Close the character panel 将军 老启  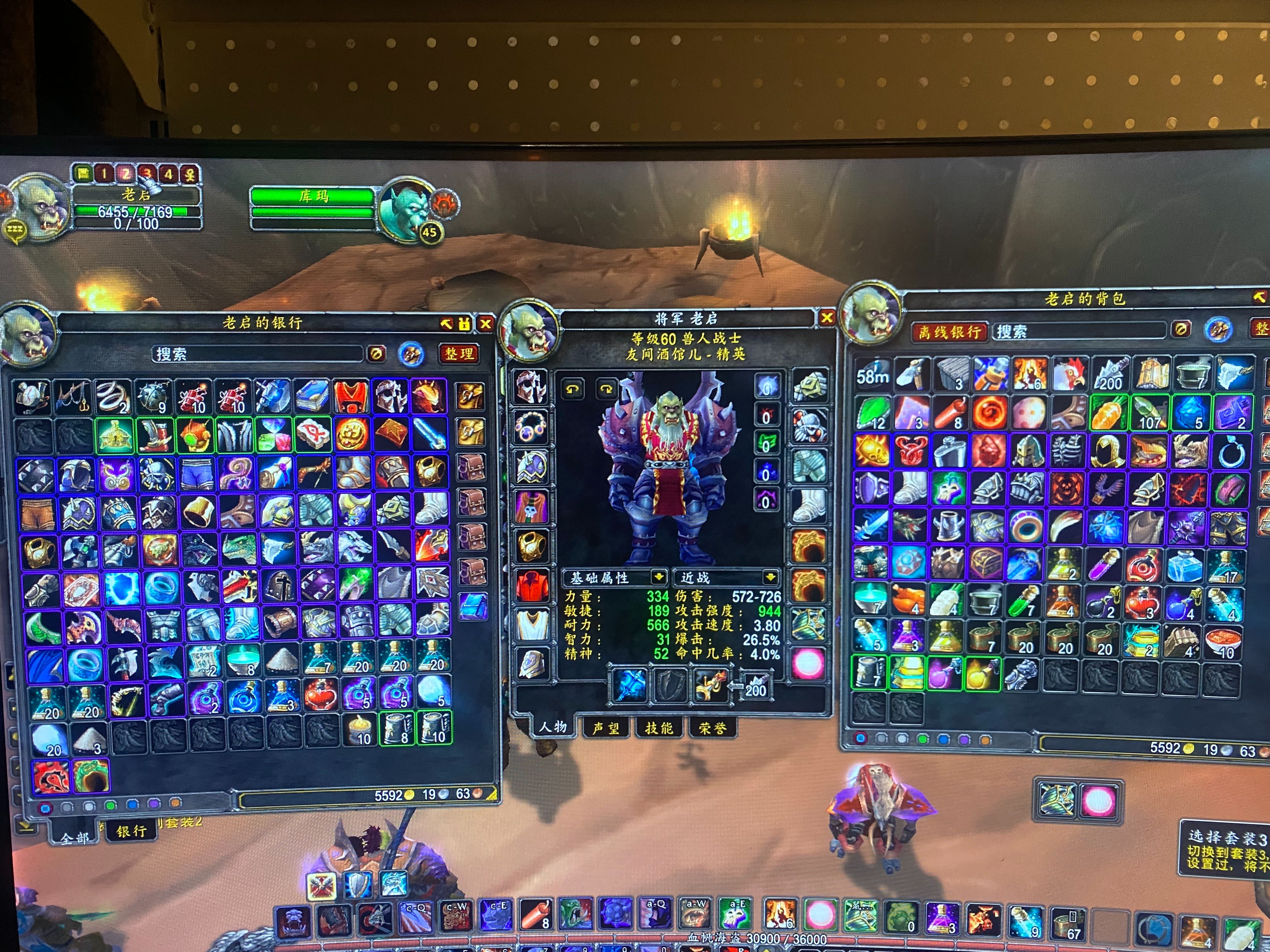[x=827, y=317]
